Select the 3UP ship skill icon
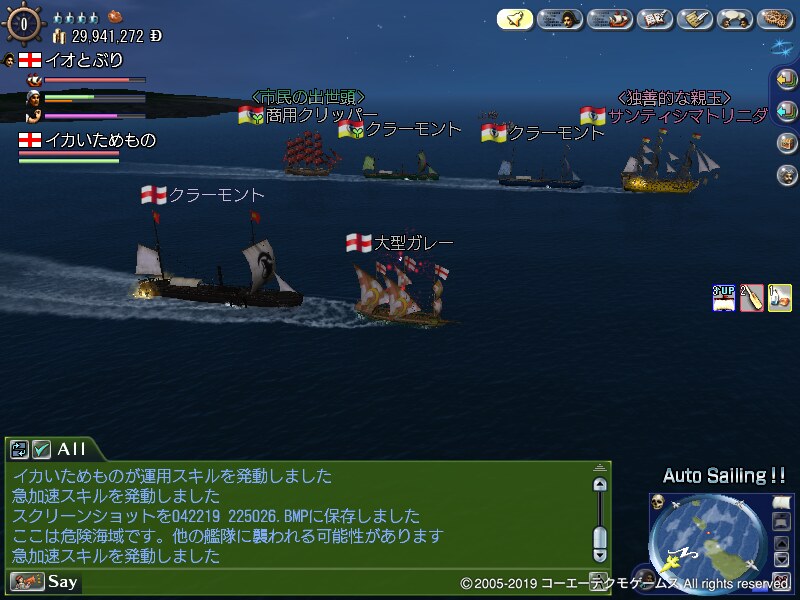The image size is (800, 600). pyautogui.click(x=723, y=297)
